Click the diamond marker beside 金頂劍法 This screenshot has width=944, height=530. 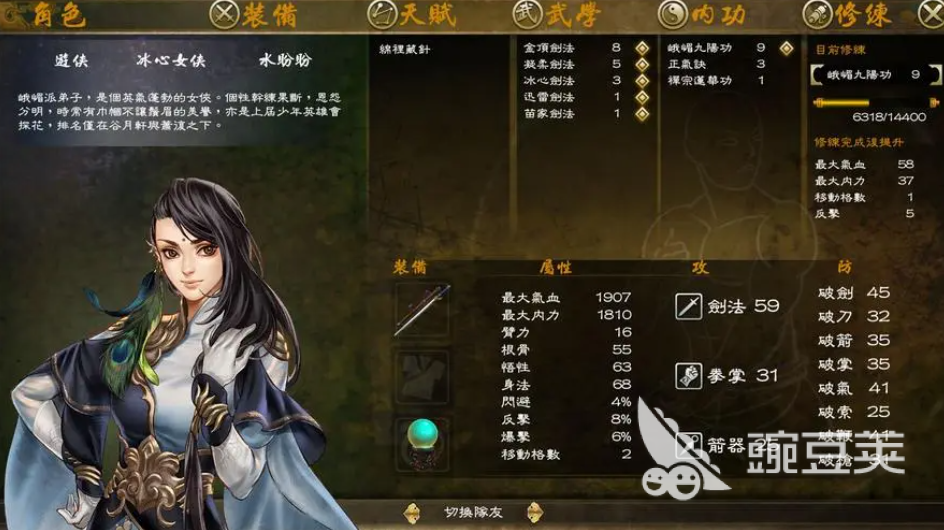click(x=643, y=48)
